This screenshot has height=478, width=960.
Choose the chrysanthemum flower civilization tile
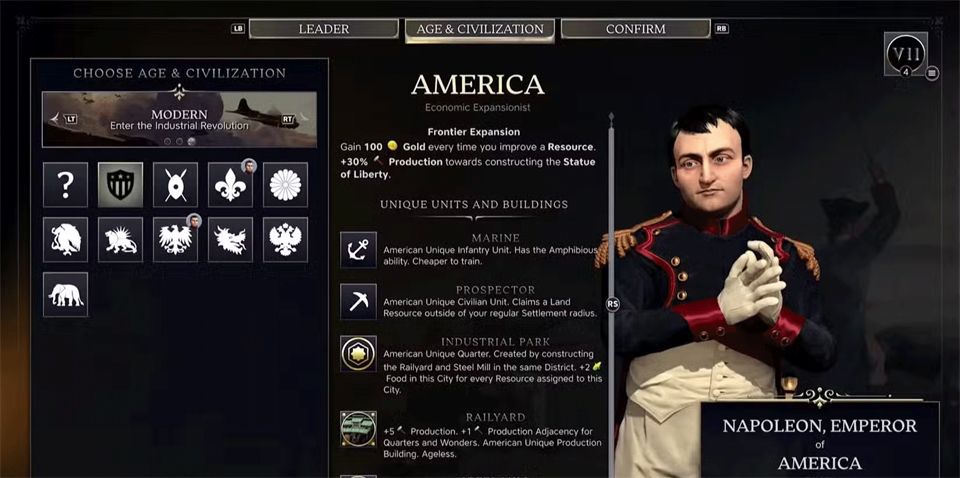pos(285,184)
